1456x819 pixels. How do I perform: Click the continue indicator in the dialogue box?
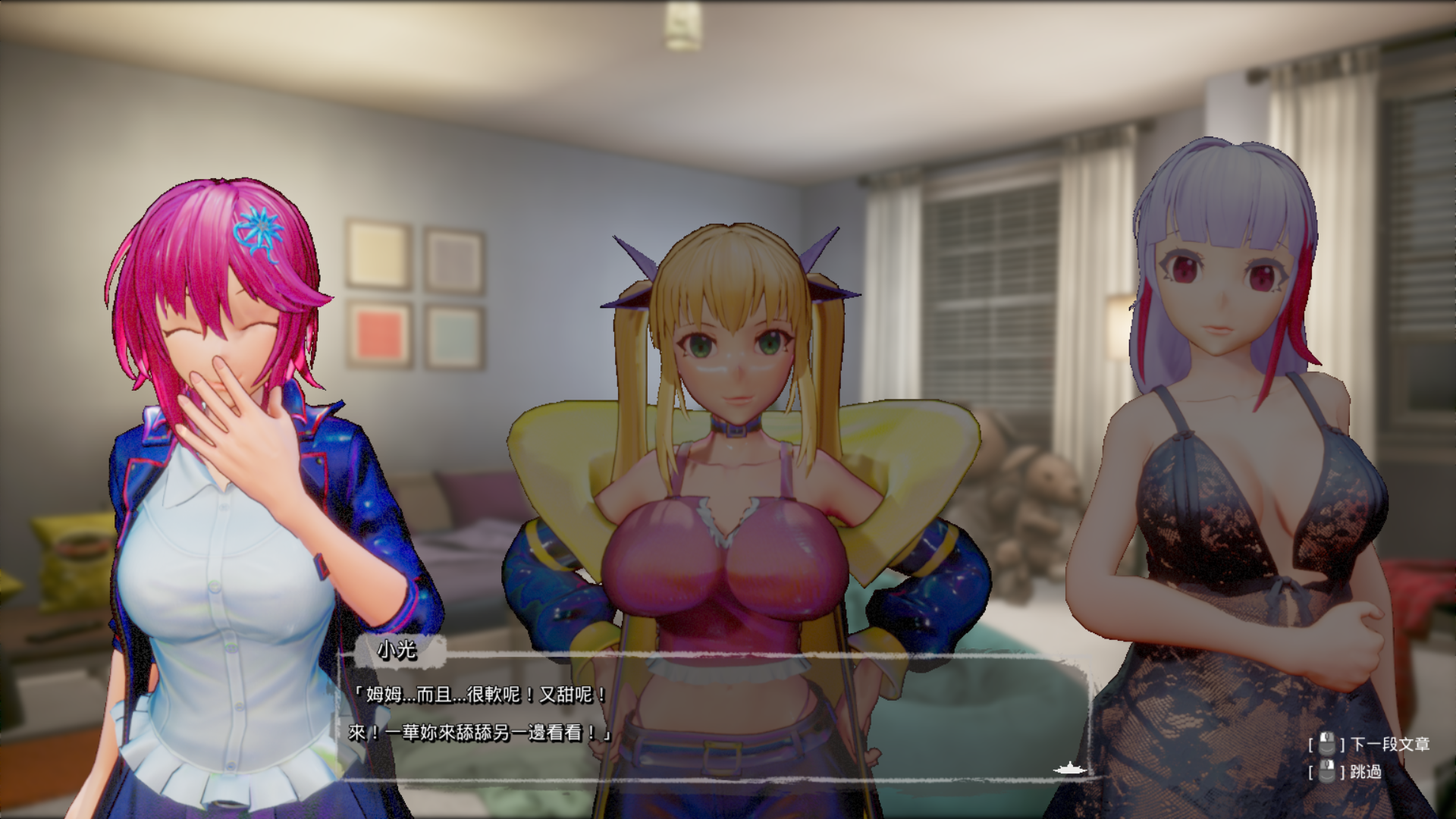point(1069,769)
